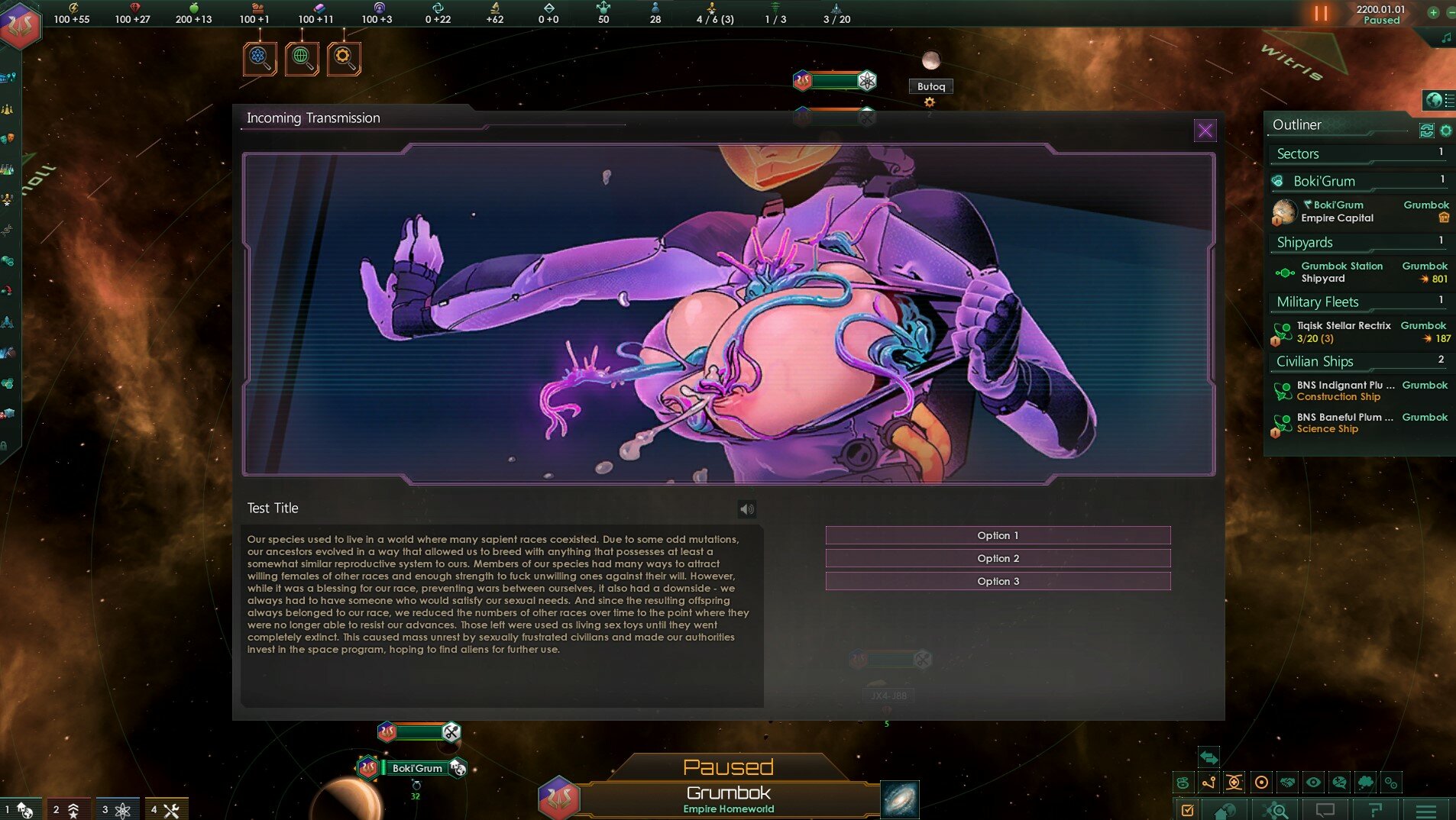Image resolution: width=1456 pixels, height=820 pixels.
Task: Mute the event narration speaker next to Test Title
Action: click(746, 508)
